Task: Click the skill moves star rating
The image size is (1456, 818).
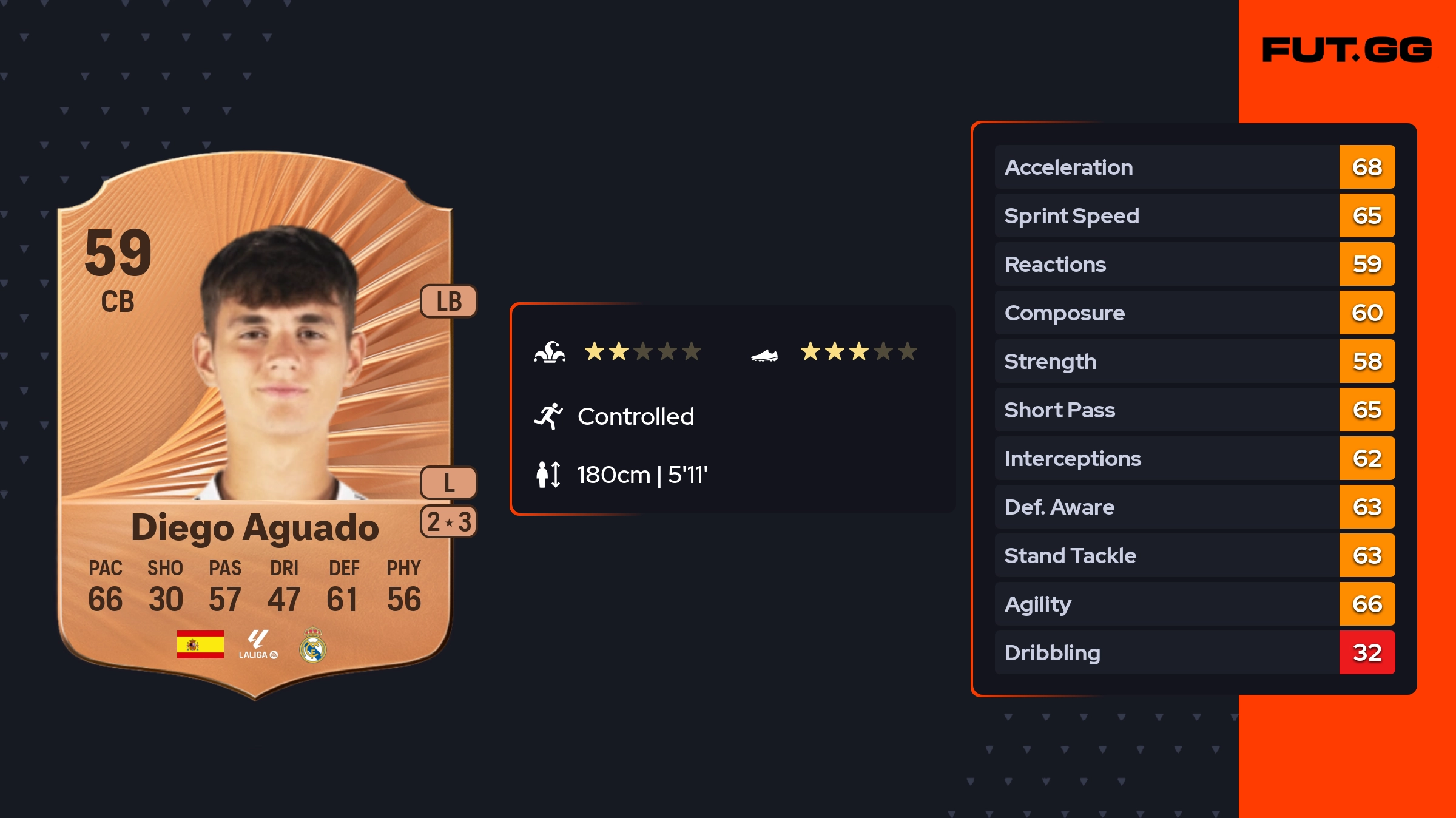Action: point(642,351)
